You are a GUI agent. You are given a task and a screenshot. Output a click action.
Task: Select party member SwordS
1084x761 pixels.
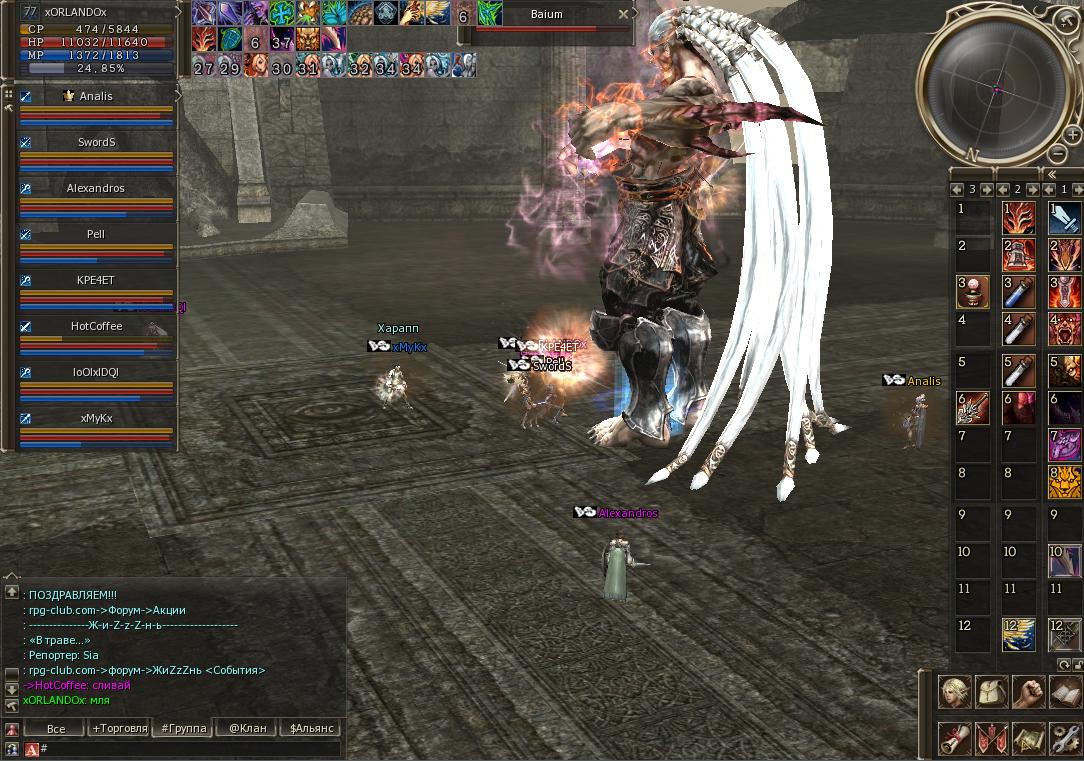tap(96, 143)
